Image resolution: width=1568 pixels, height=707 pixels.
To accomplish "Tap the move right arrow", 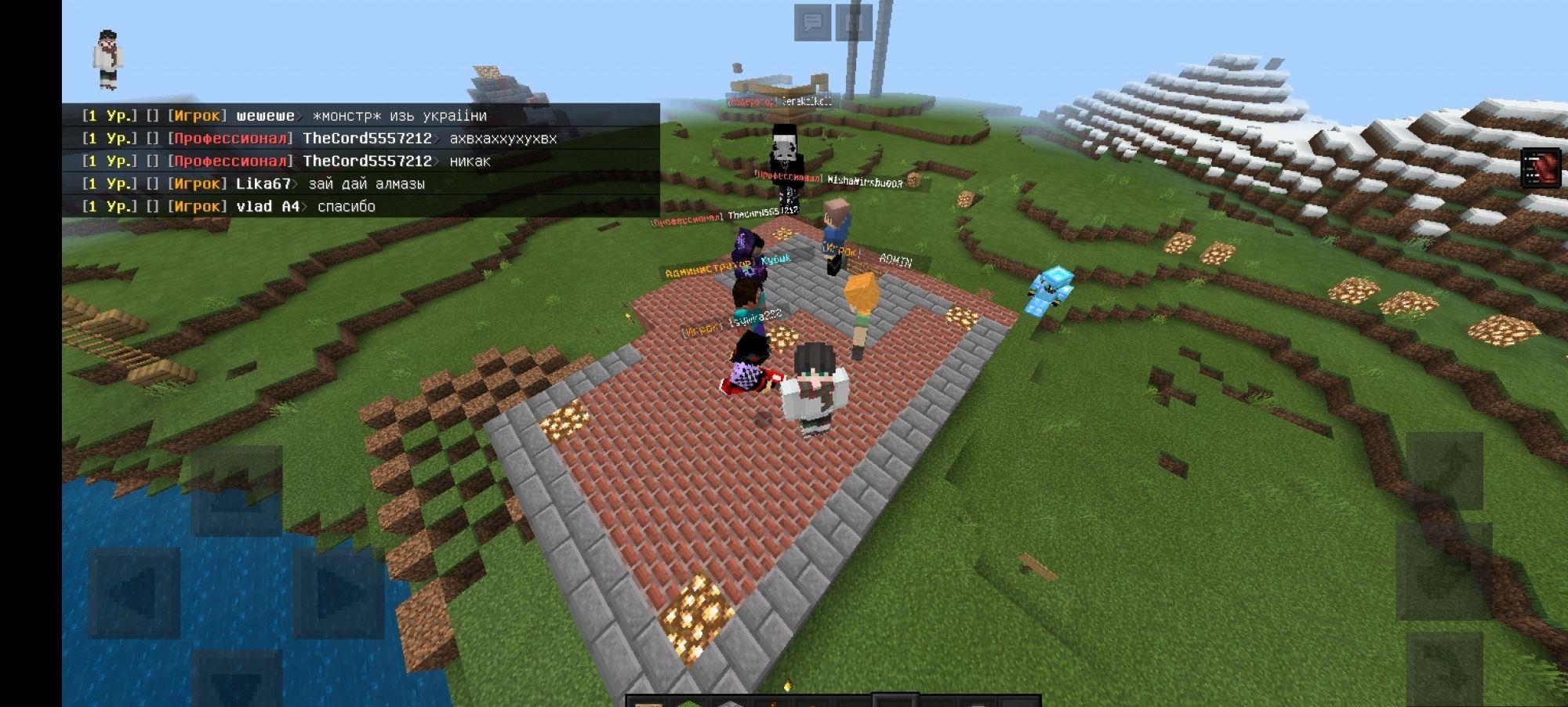I will [339, 593].
